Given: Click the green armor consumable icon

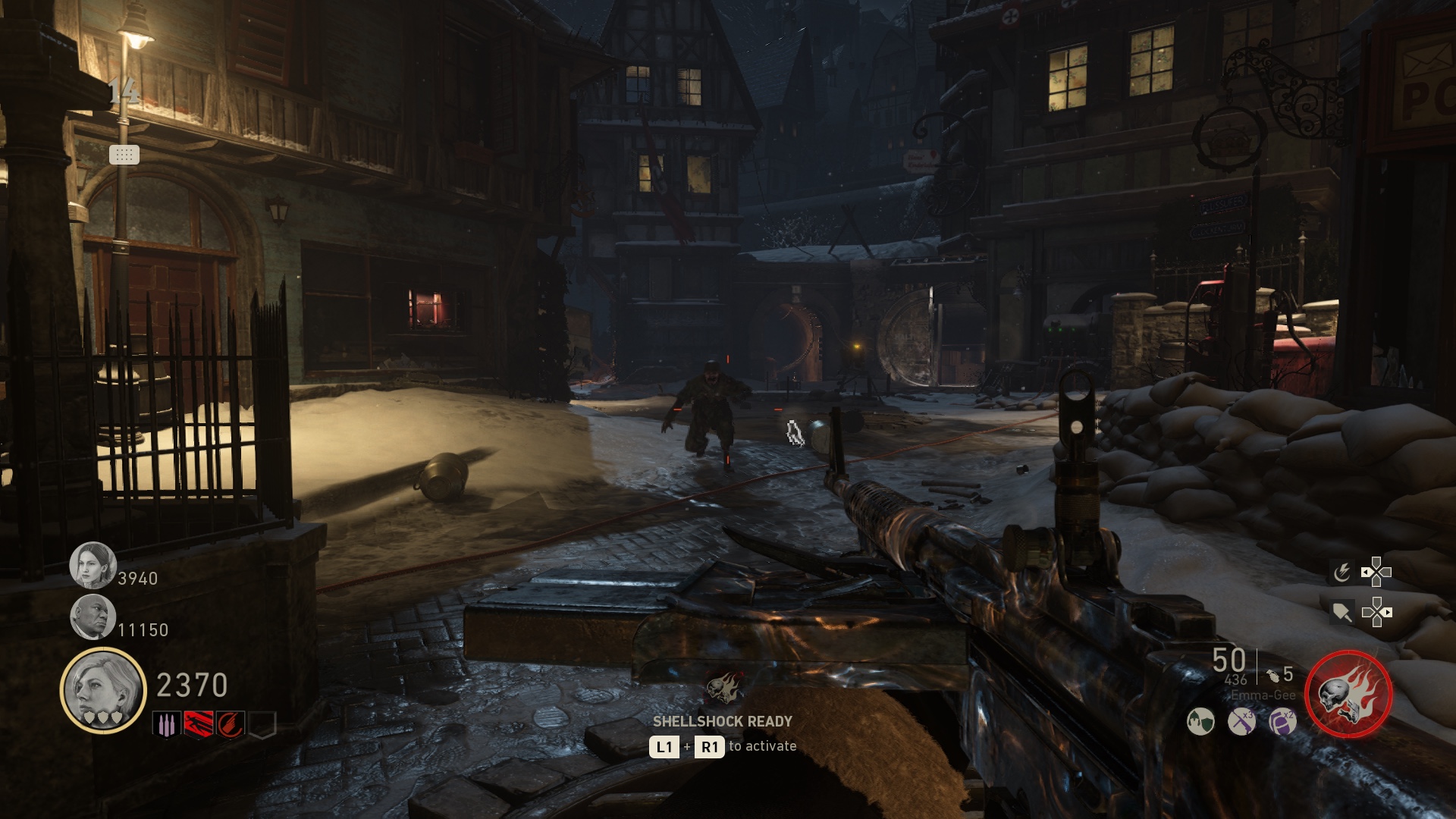Looking at the screenshot, I should pos(1201,721).
